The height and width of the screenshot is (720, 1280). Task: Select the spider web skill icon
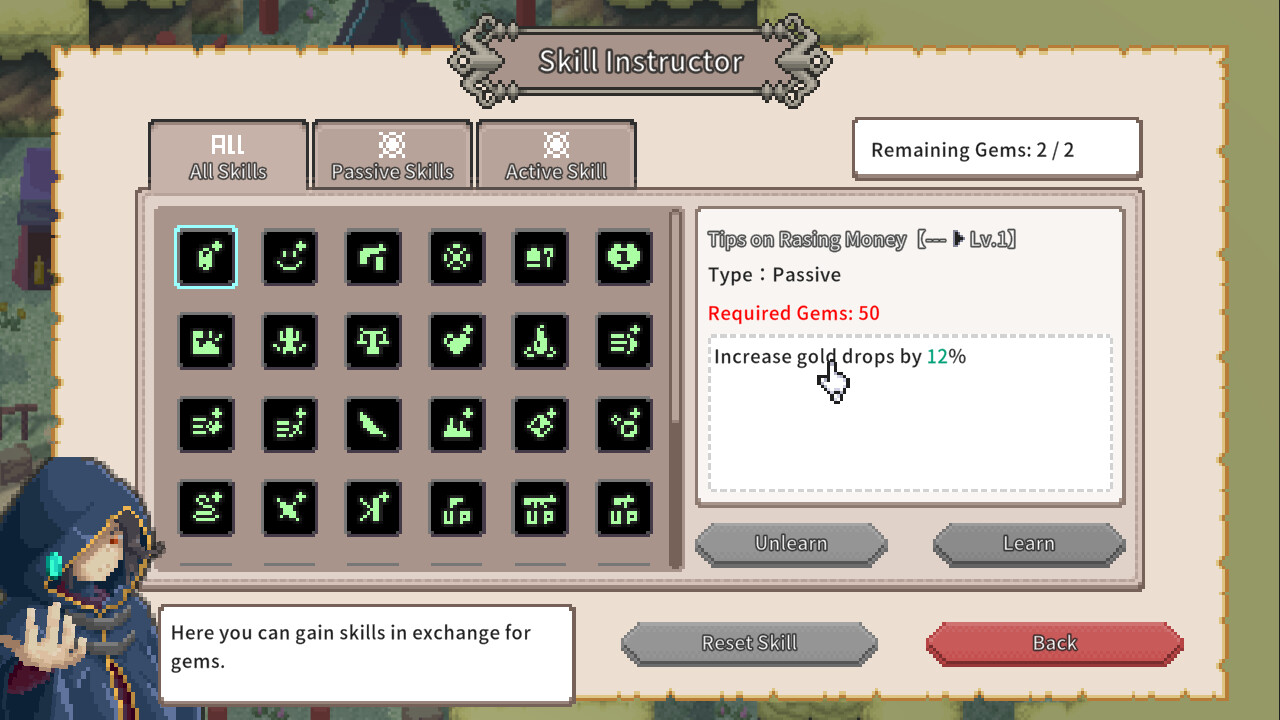(457, 258)
